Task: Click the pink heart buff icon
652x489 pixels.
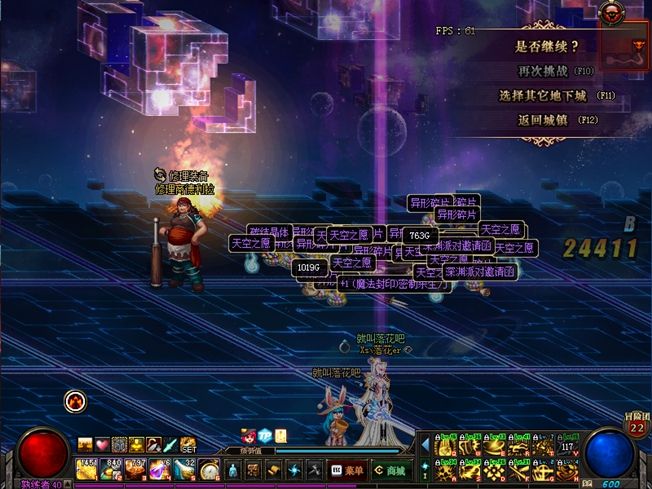Action: [102, 445]
